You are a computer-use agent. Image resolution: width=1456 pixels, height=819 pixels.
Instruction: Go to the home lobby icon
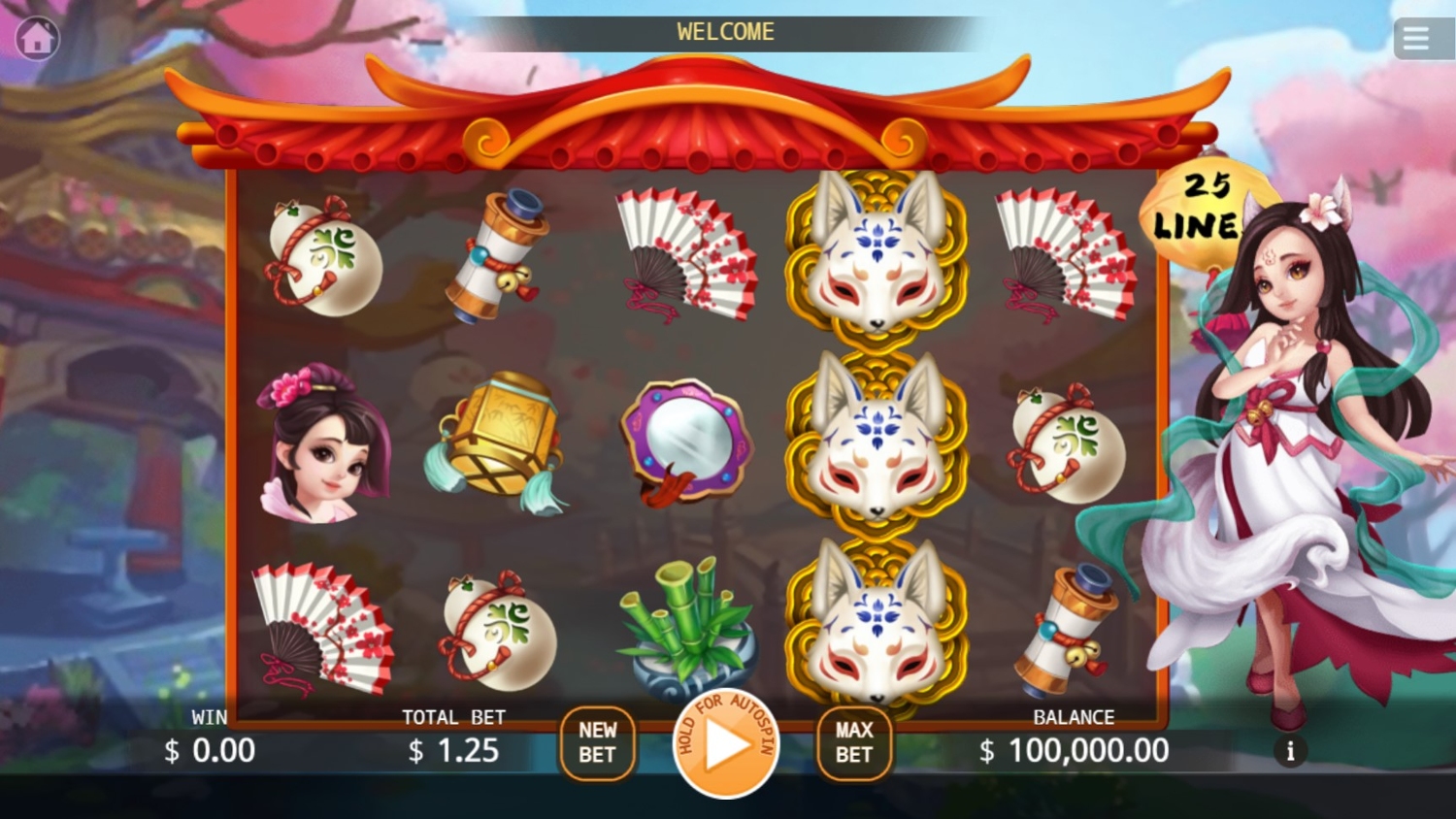tap(38, 38)
